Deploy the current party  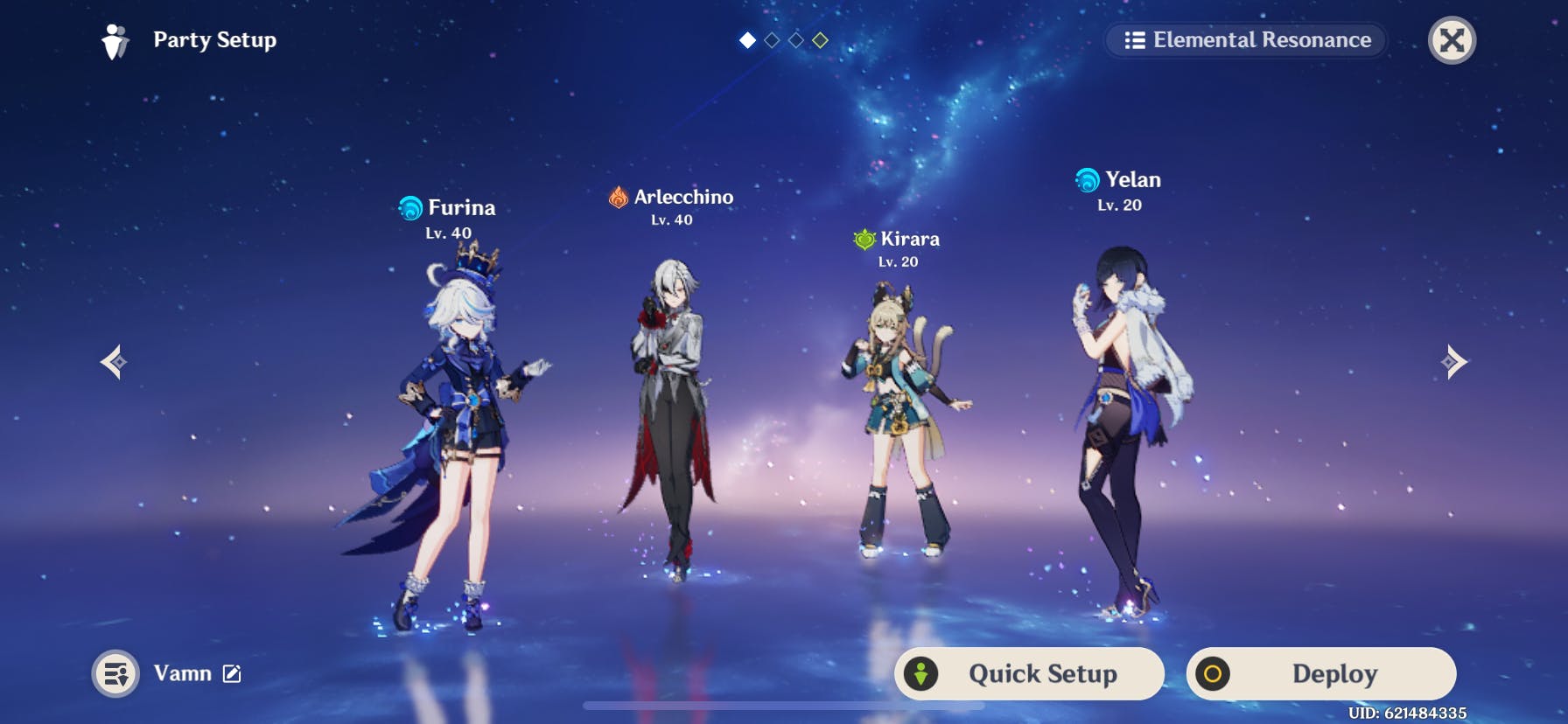(x=1321, y=673)
